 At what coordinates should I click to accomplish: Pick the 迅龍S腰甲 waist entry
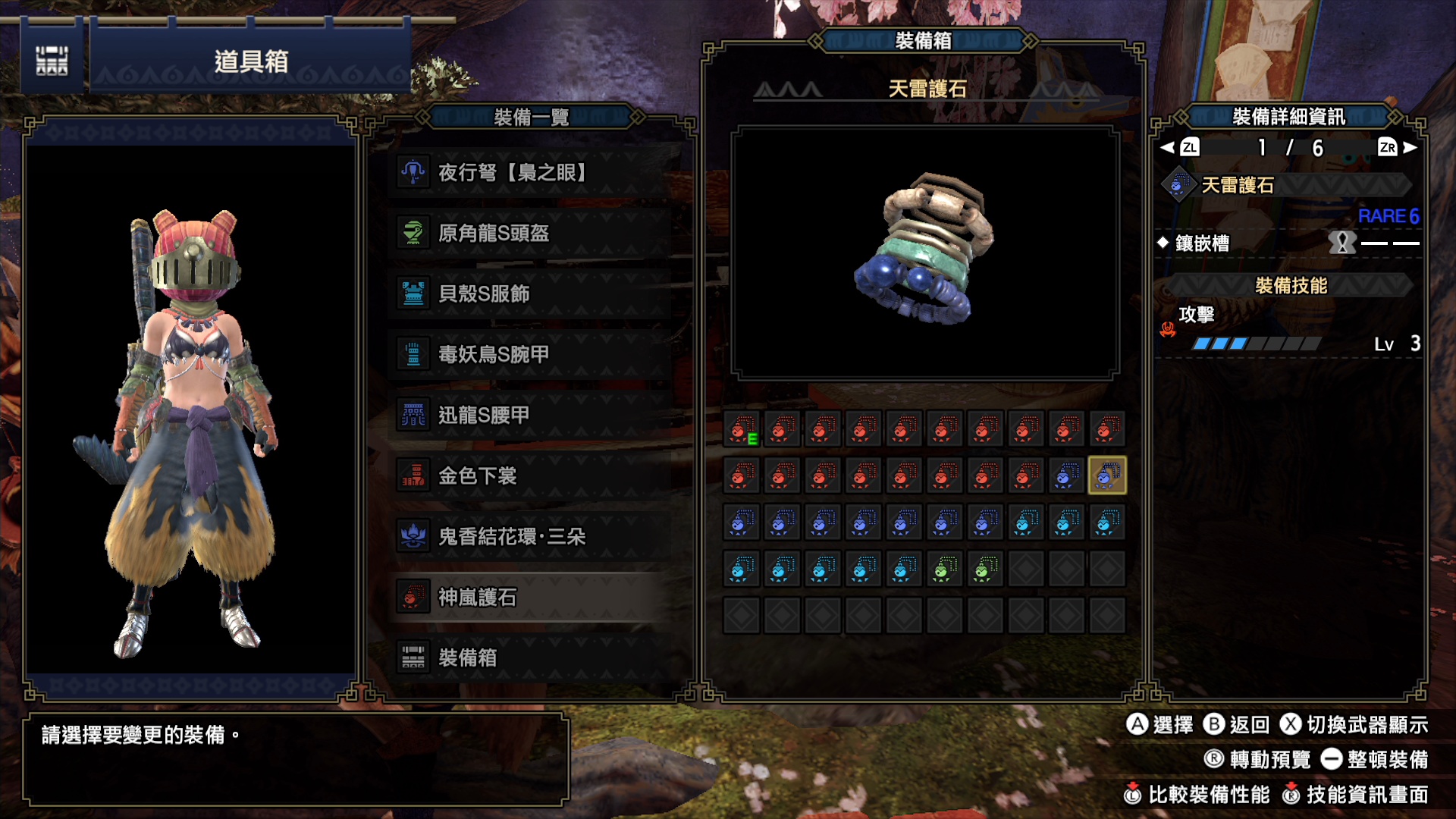pyautogui.click(x=531, y=416)
